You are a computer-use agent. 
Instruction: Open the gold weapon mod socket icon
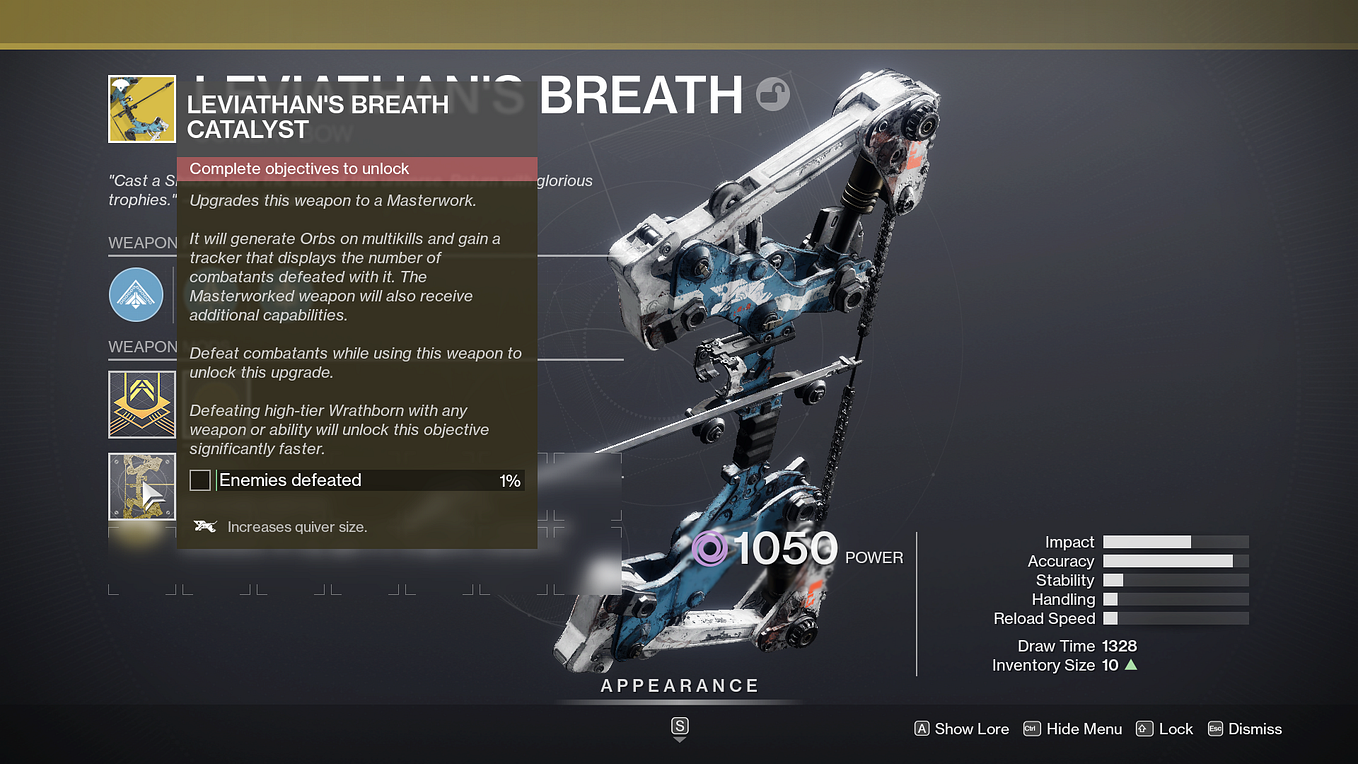[142, 404]
